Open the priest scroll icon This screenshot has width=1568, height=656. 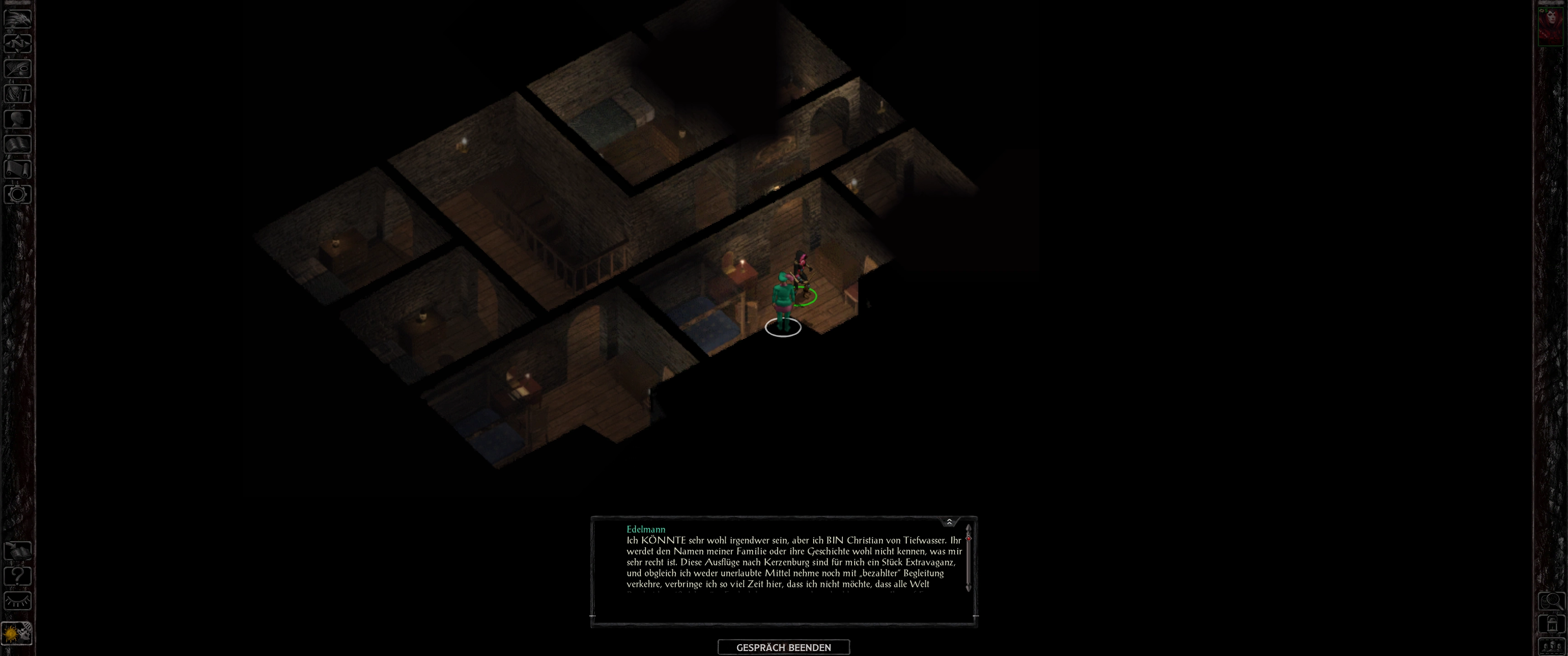point(17,169)
